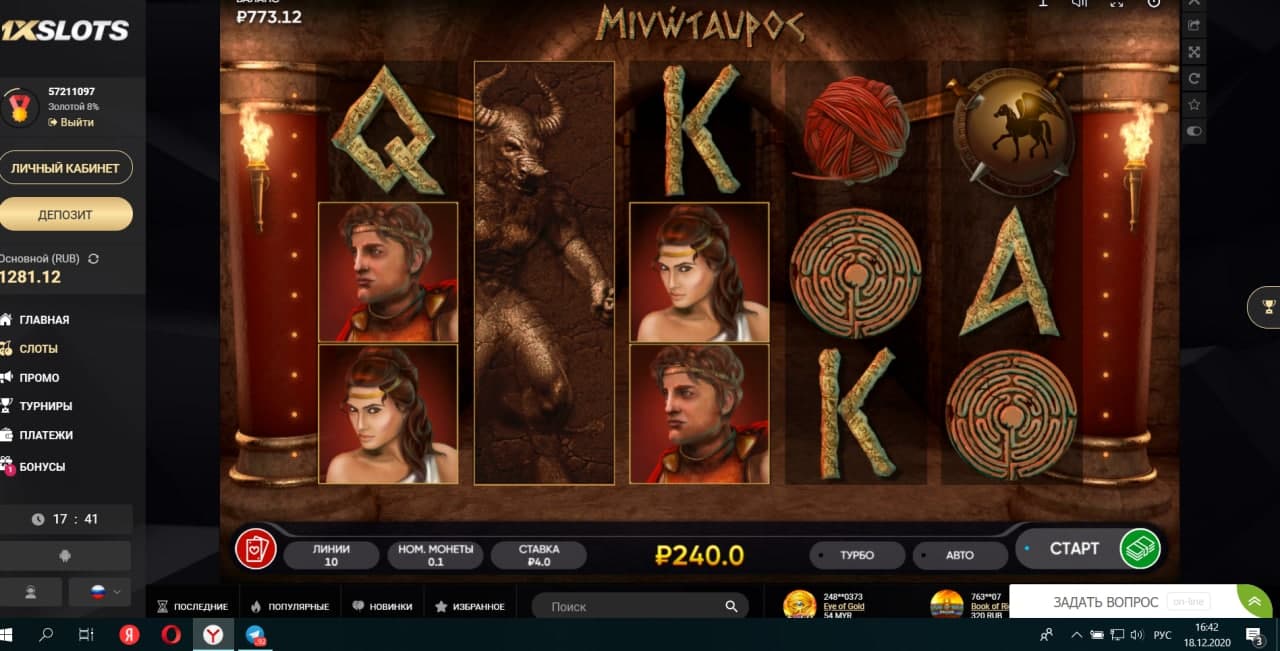Open the ПЛАТЕЖИ payments page
1280x651 pixels.
(x=46, y=435)
